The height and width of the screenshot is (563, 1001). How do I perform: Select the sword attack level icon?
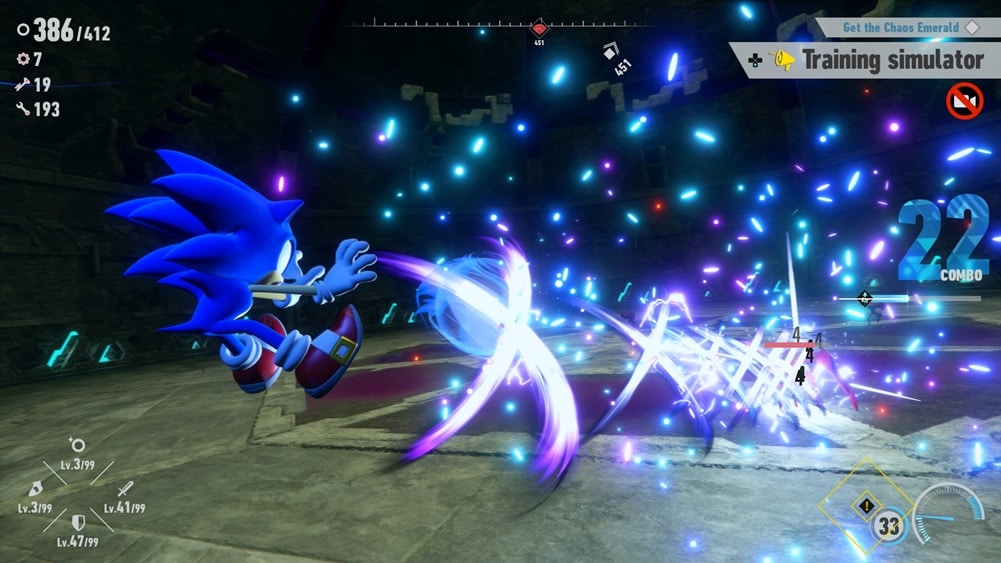[x=125, y=490]
